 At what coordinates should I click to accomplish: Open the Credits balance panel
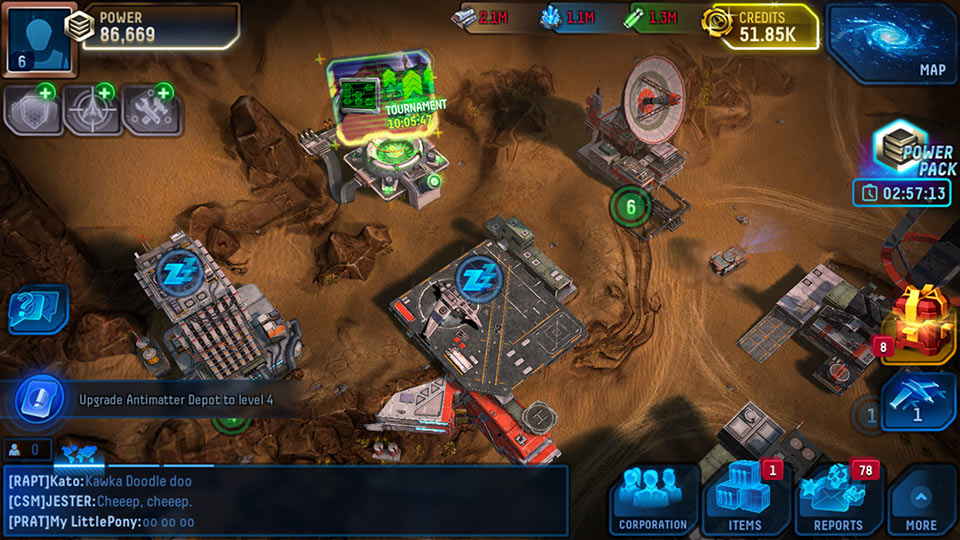point(762,26)
